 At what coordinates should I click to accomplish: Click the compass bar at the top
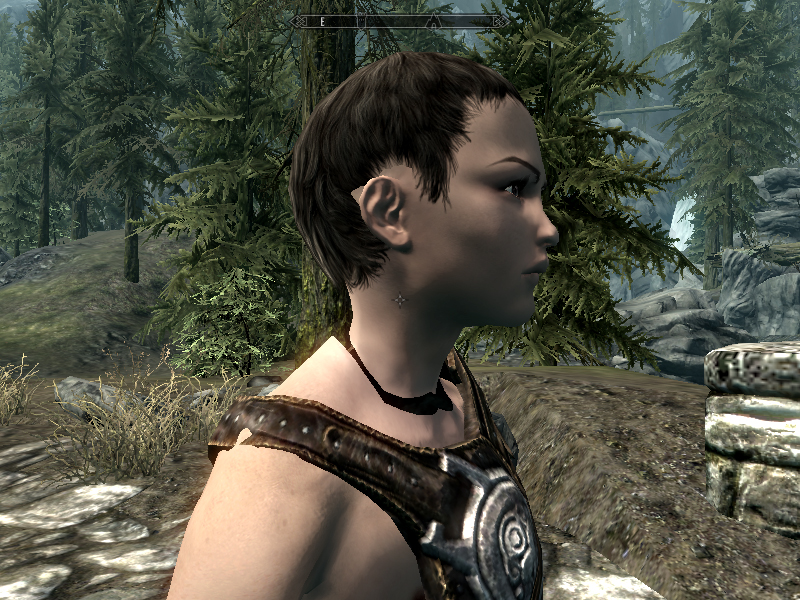tap(398, 21)
